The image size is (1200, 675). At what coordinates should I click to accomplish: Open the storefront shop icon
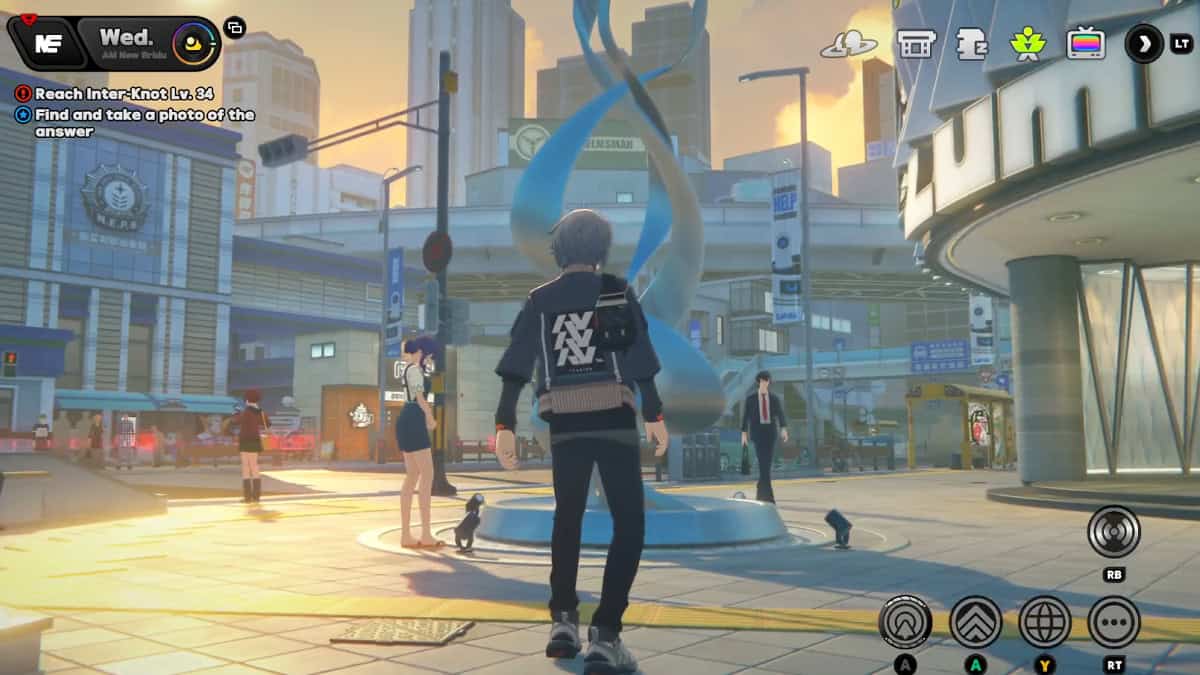(x=915, y=44)
